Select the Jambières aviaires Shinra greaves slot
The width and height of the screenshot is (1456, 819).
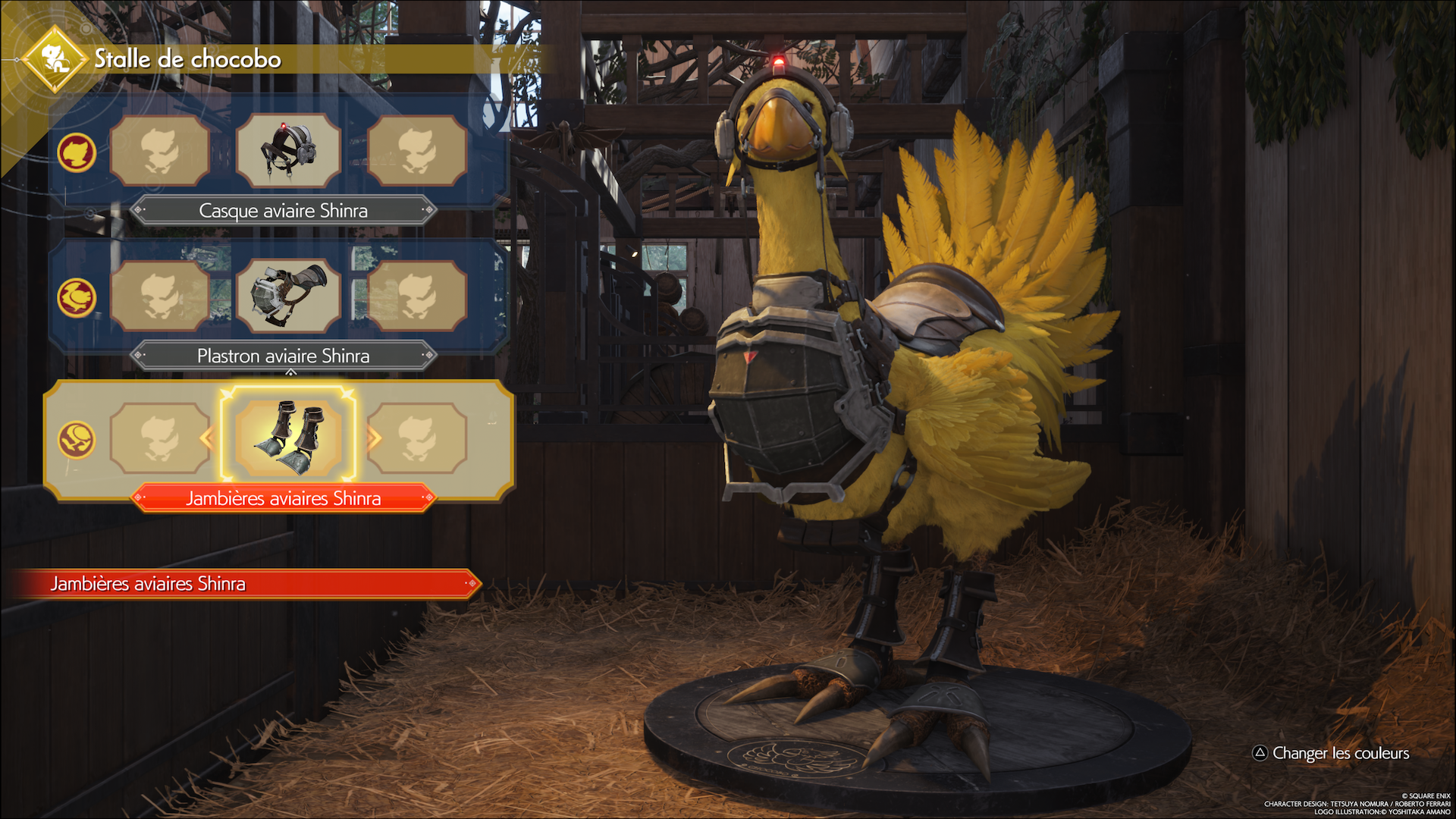(x=288, y=438)
